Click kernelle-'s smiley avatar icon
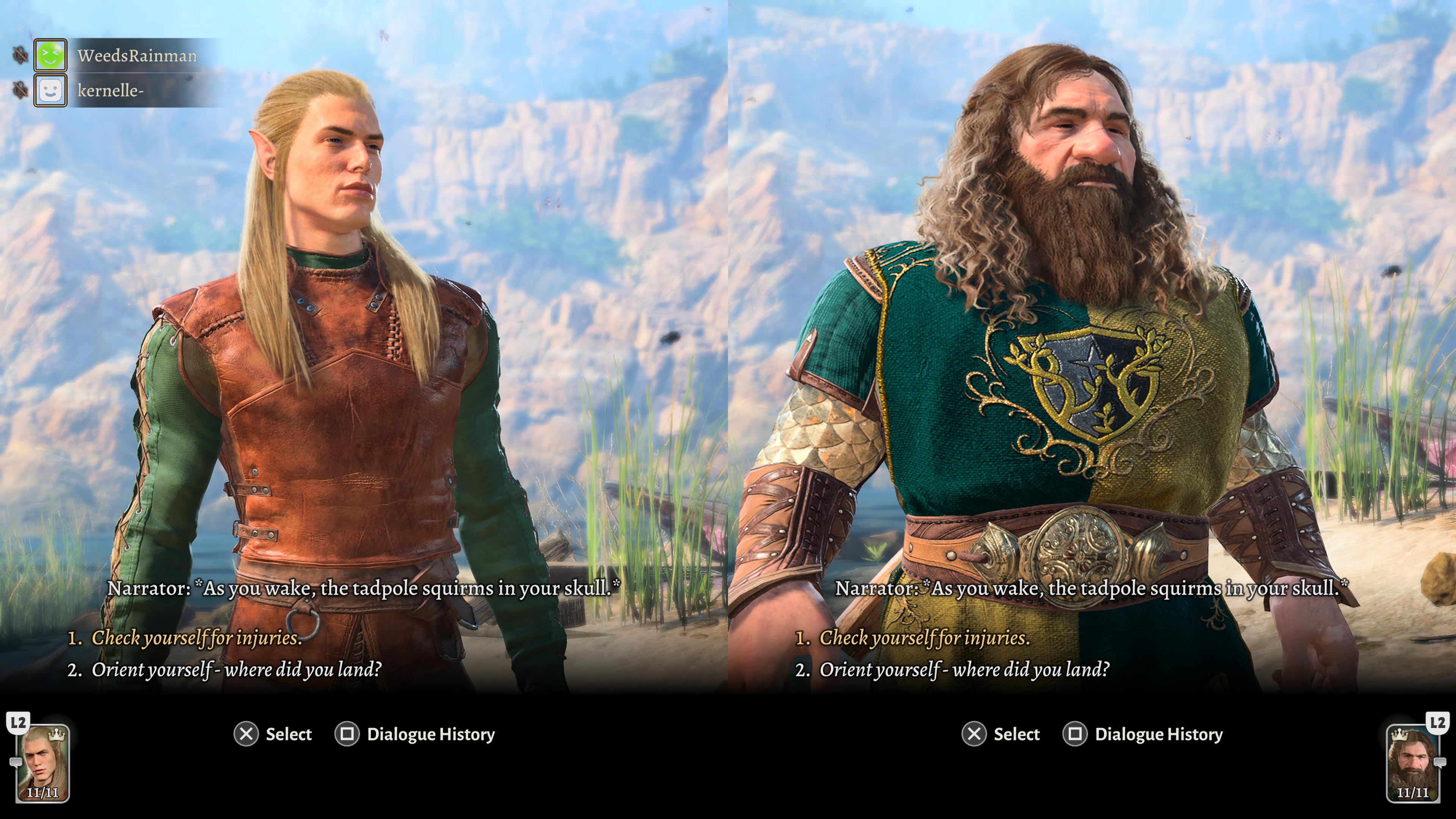Image resolution: width=1456 pixels, height=819 pixels. coord(50,91)
